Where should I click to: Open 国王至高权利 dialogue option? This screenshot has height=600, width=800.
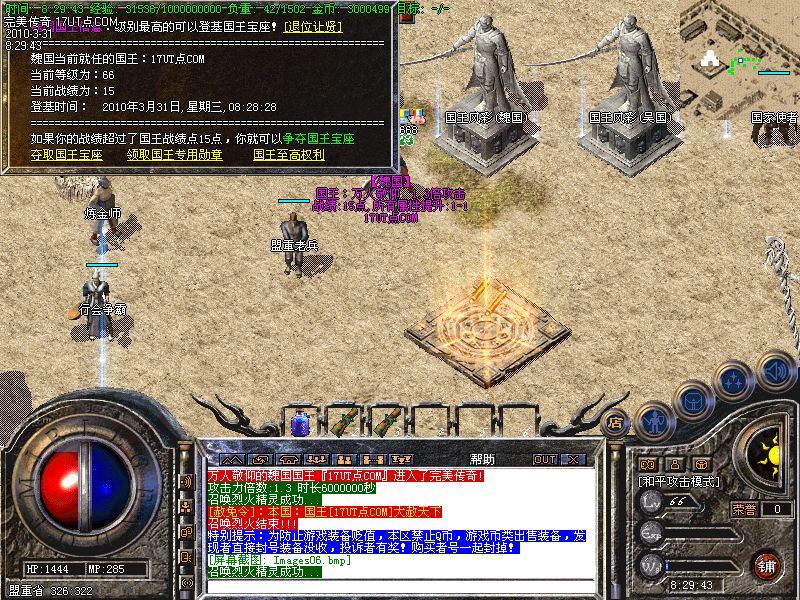tap(288, 155)
